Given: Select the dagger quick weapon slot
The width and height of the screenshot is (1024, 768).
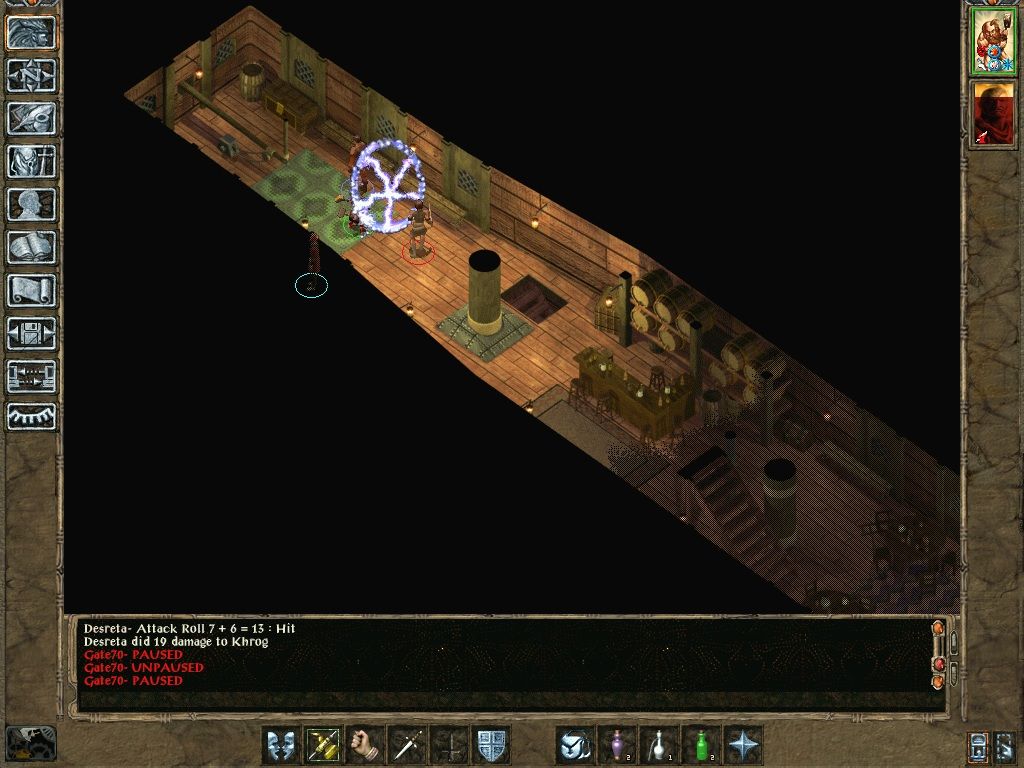Looking at the screenshot, I should pos(407,745).
